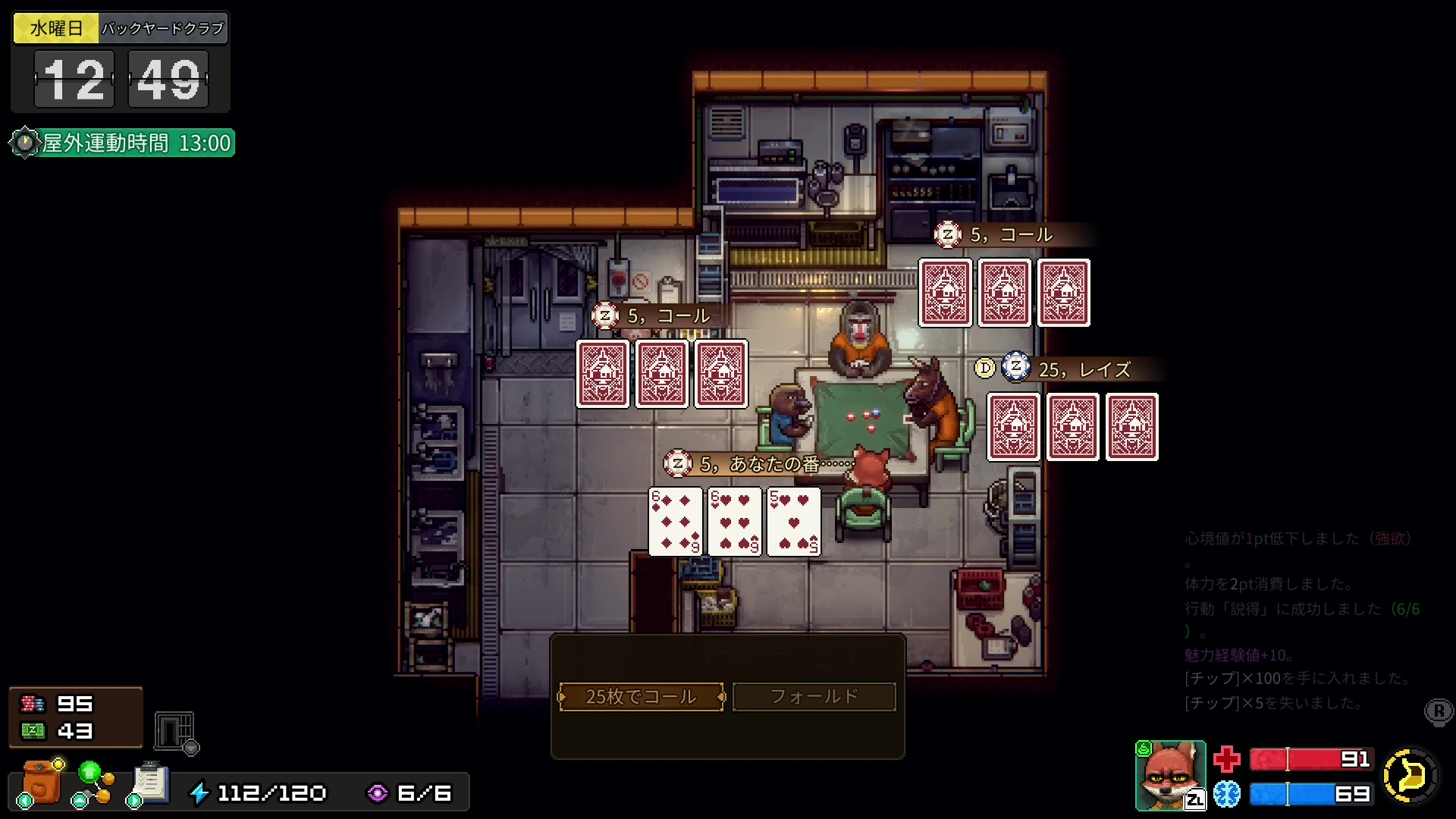Select the 6 of diamonds card
Viewport: 1456px width, 819px height.
coord(675,522)
